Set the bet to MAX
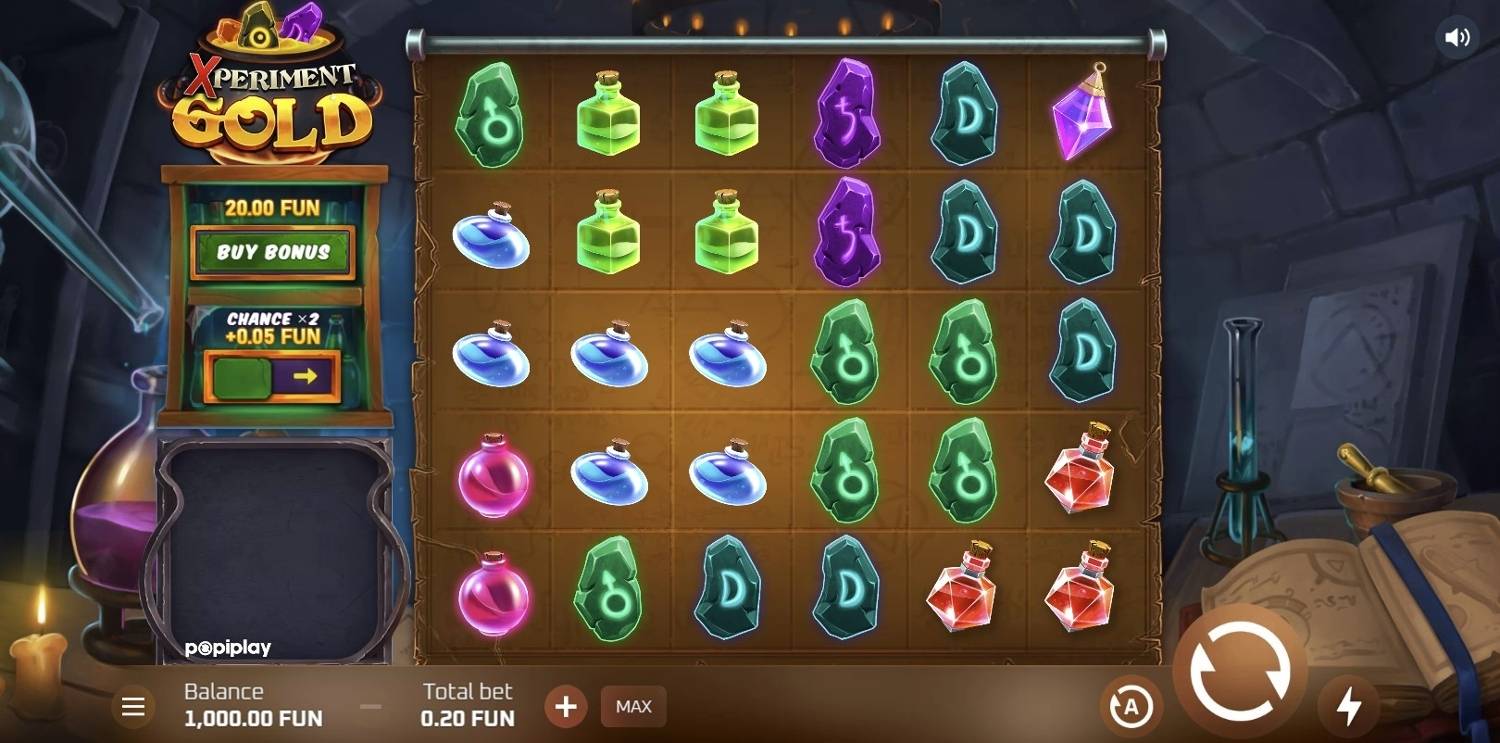This screenshot has width=1500, height=743. 633,707
